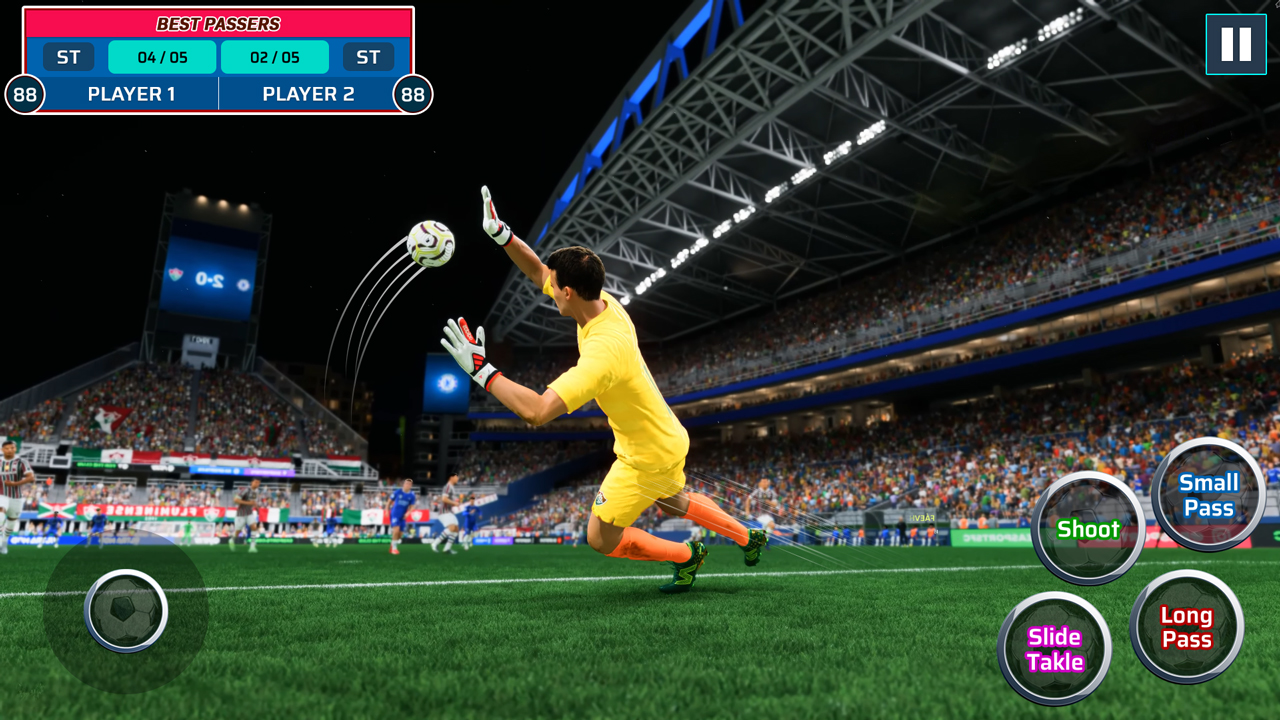Tap Player 2's 88 rating circle

click(x=411, y=94)
